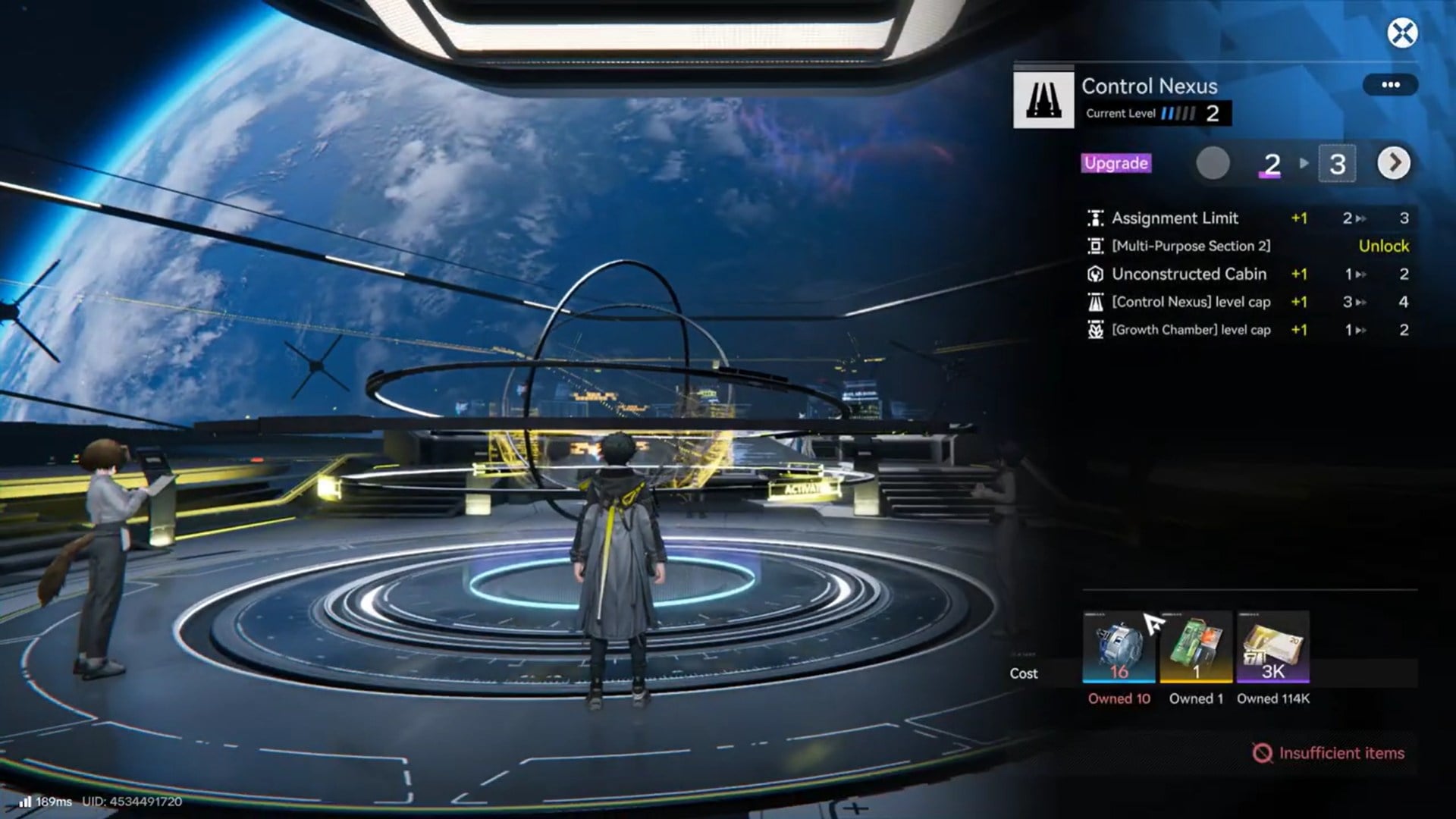Click the Control Nexus level cap row
This screenshot has height=819, width=1456.
pos(1248,302)
